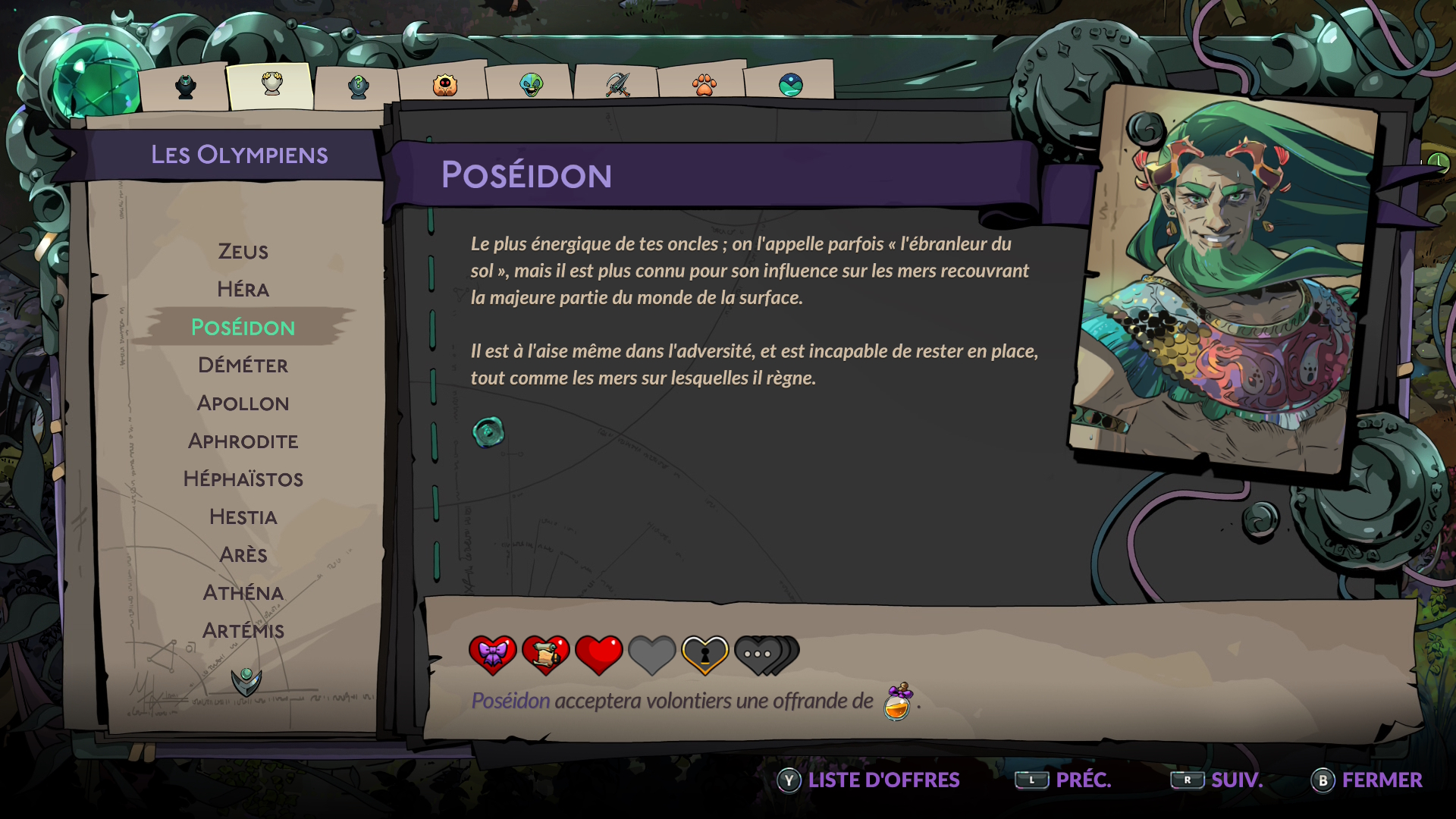
Task: Open the Héphaïstos entry
Action: pos(243,479)
